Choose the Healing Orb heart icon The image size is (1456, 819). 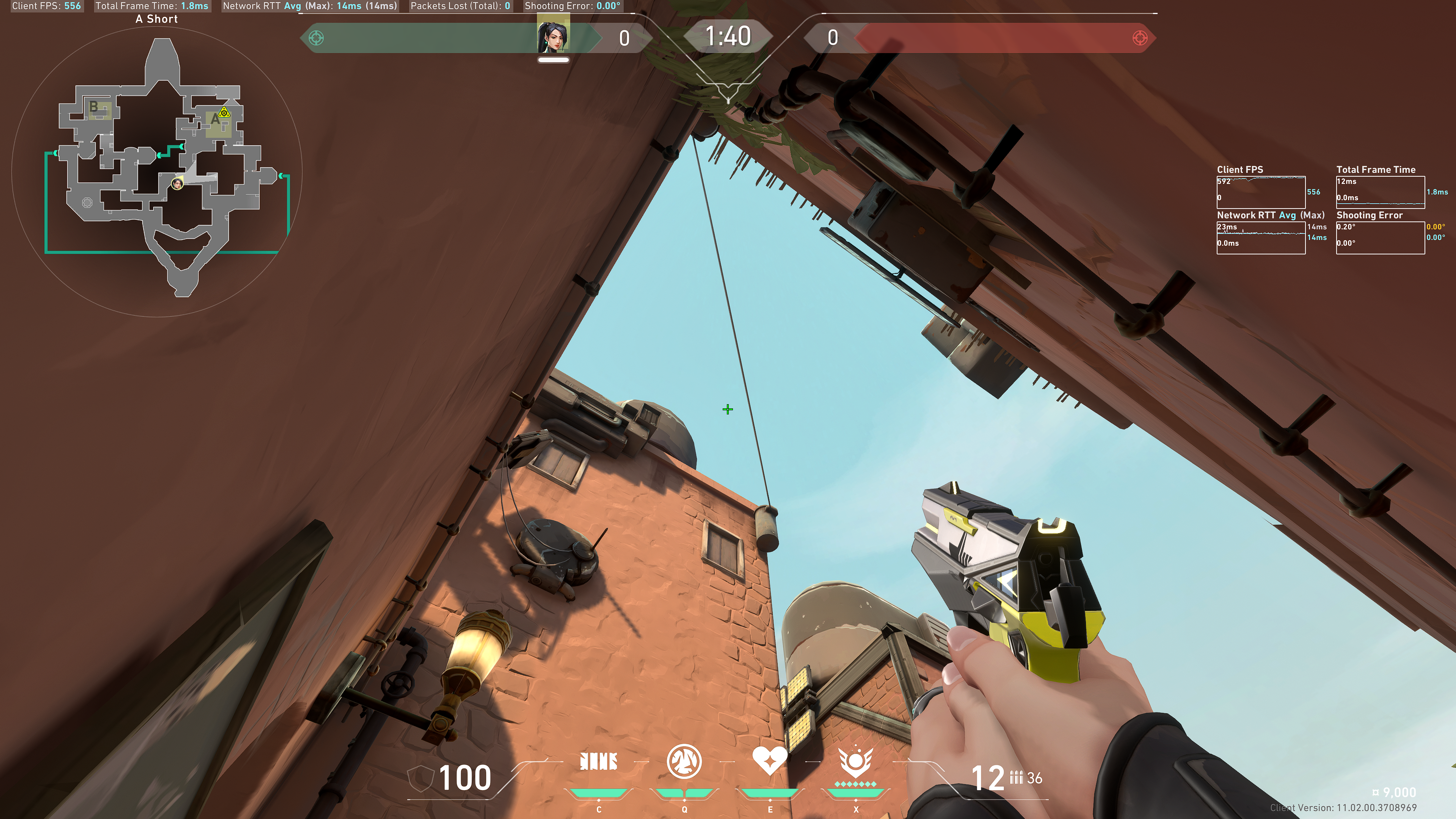click(769, 761)
